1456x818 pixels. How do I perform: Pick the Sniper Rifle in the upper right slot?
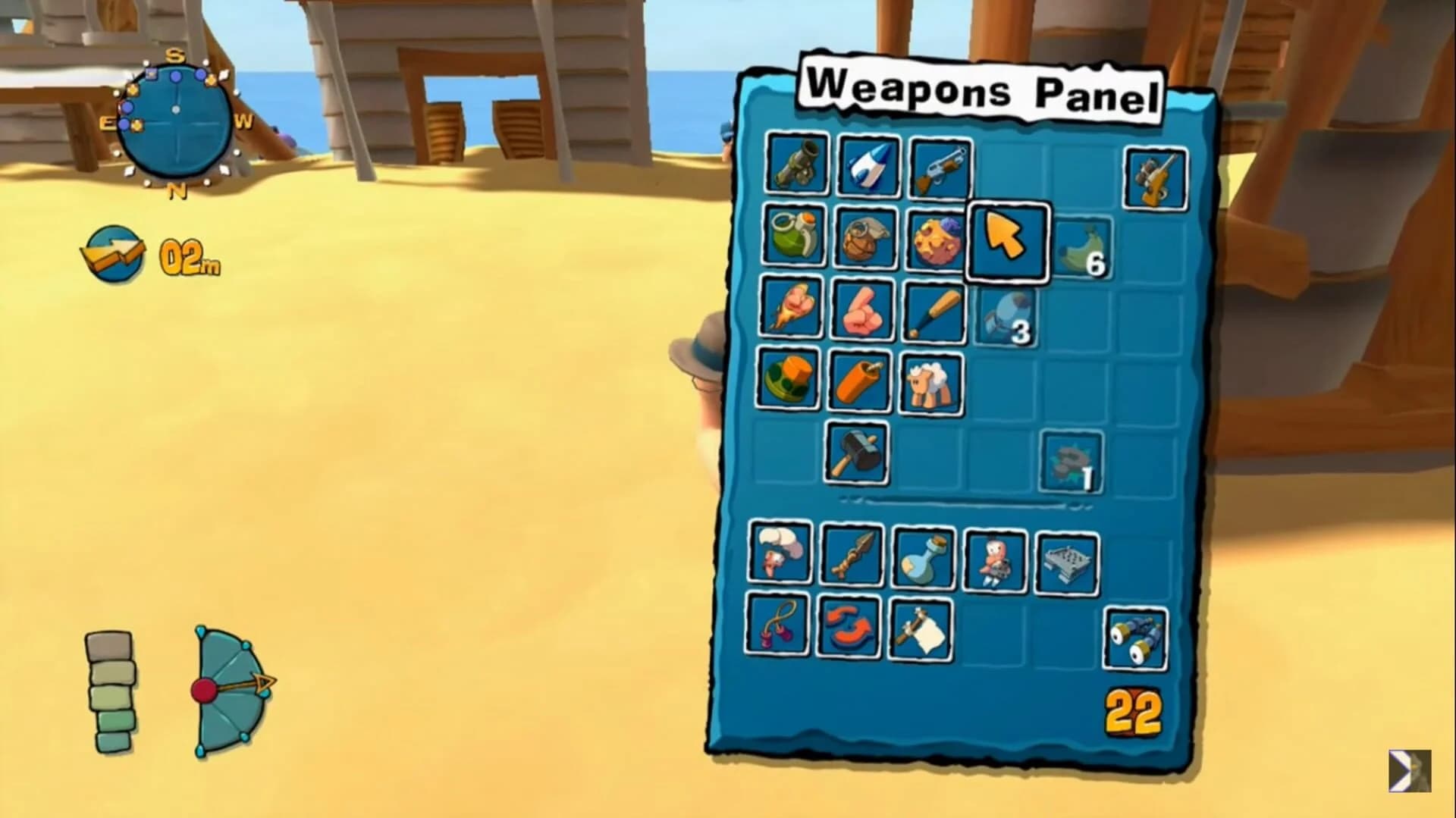[1154, 177]
